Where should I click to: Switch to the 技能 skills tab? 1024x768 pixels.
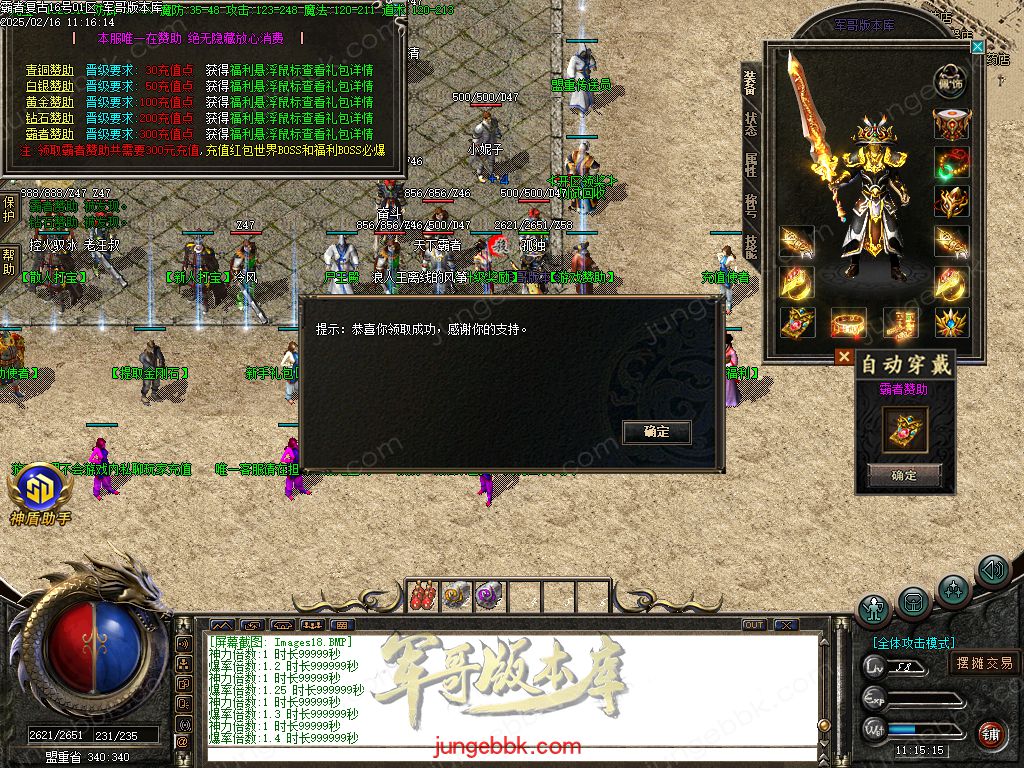pos(751,246)
